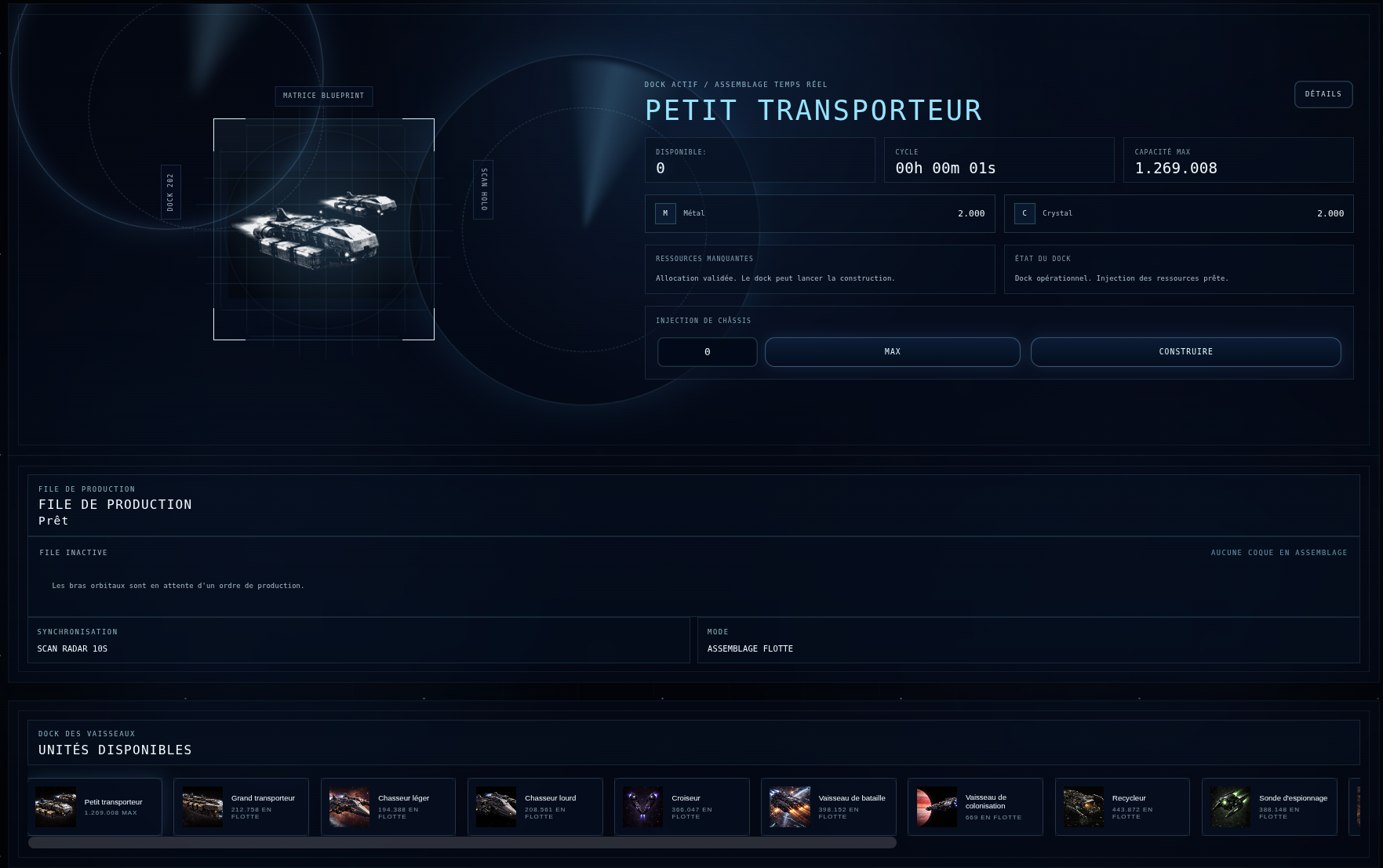Screen dimensions: 1383x868
Task: Click the C Crystal resource badge
Action: tap(1025, 212)
